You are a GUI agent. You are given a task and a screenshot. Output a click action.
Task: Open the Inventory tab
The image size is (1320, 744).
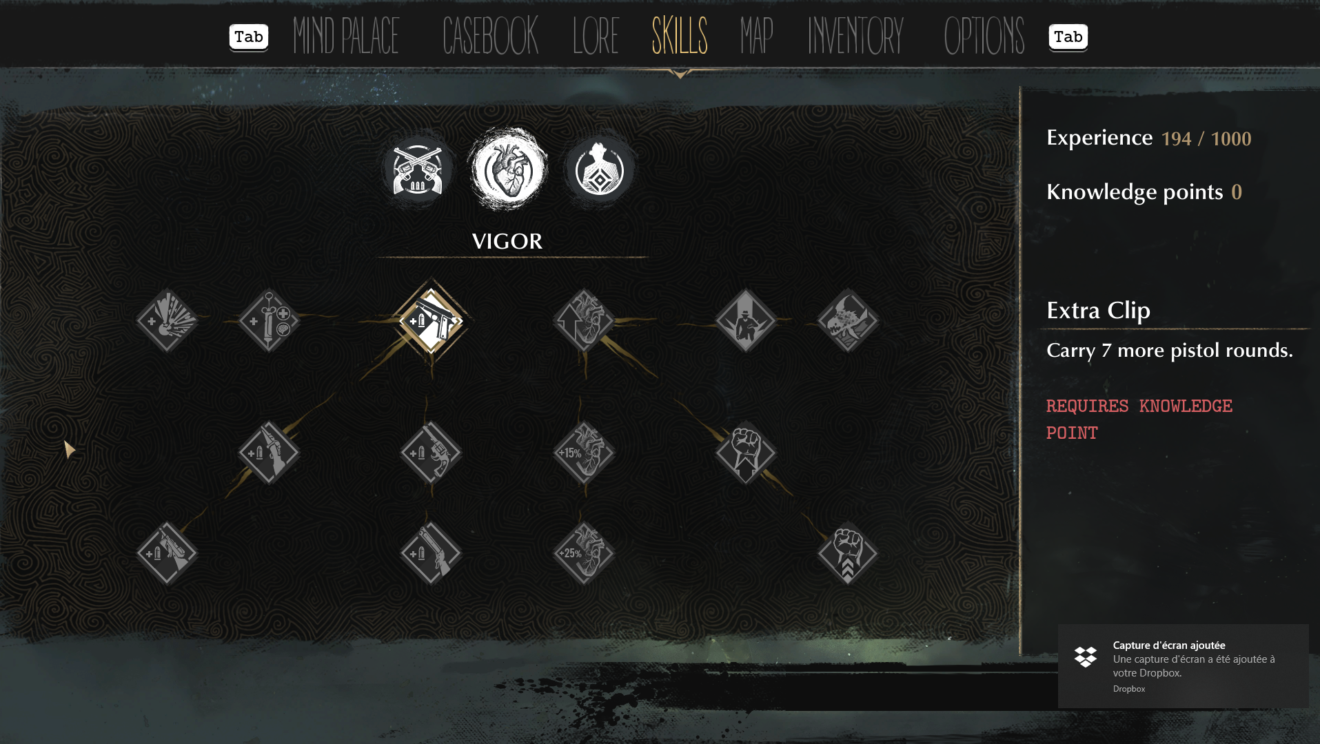coord(855,37)
